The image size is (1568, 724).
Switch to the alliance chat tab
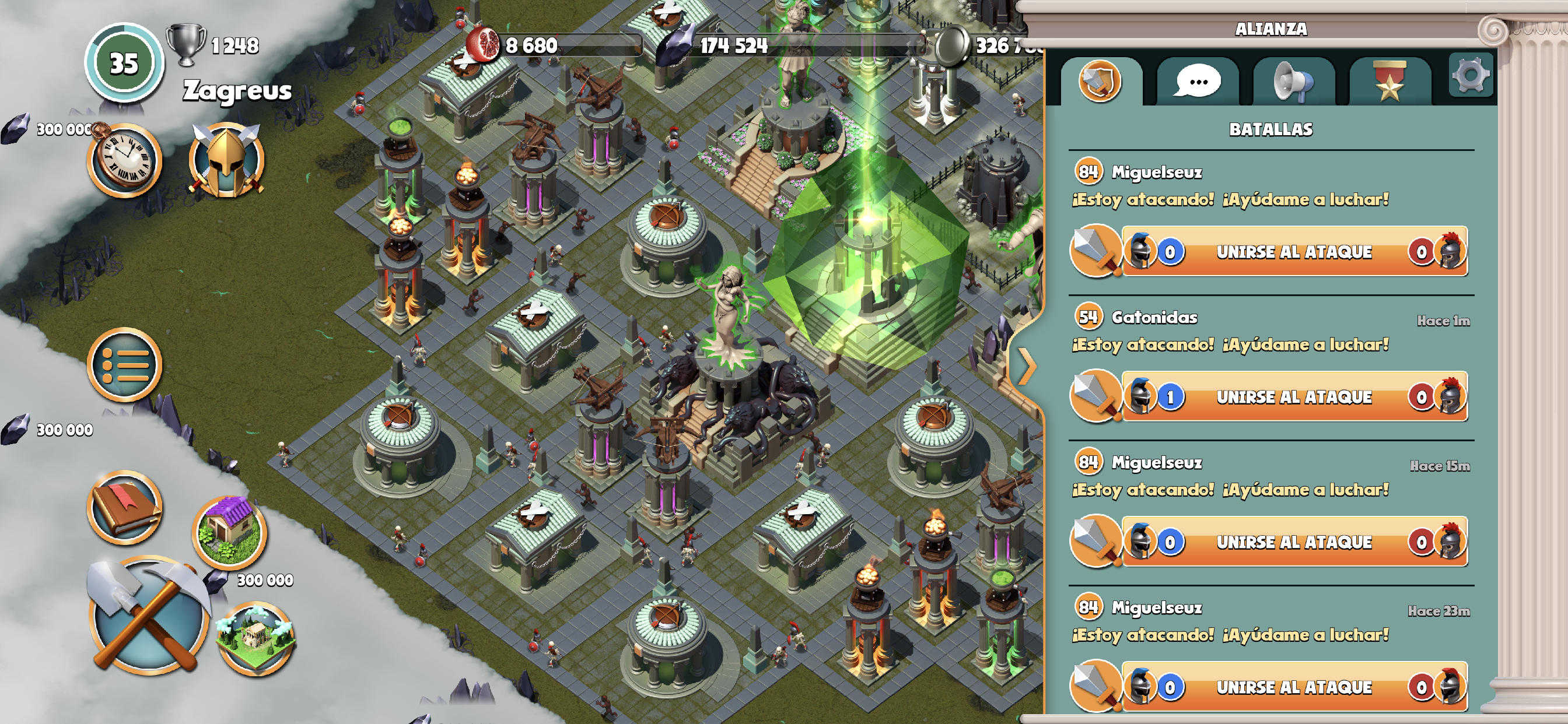pos(1198,82)
